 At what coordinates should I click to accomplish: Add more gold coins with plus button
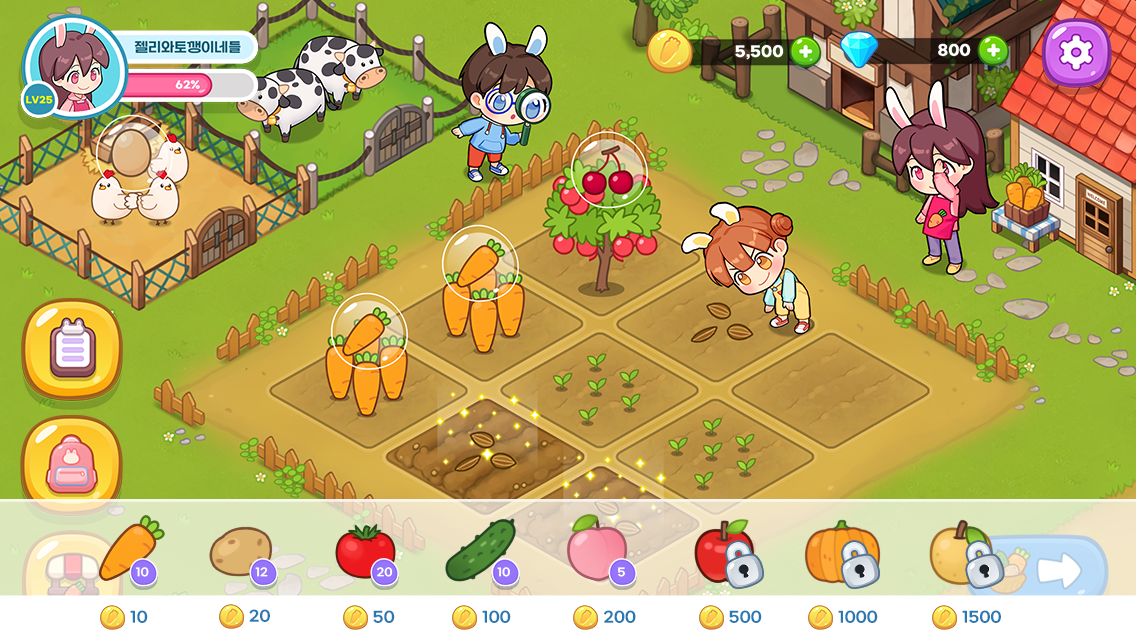[x=805, y=51]
